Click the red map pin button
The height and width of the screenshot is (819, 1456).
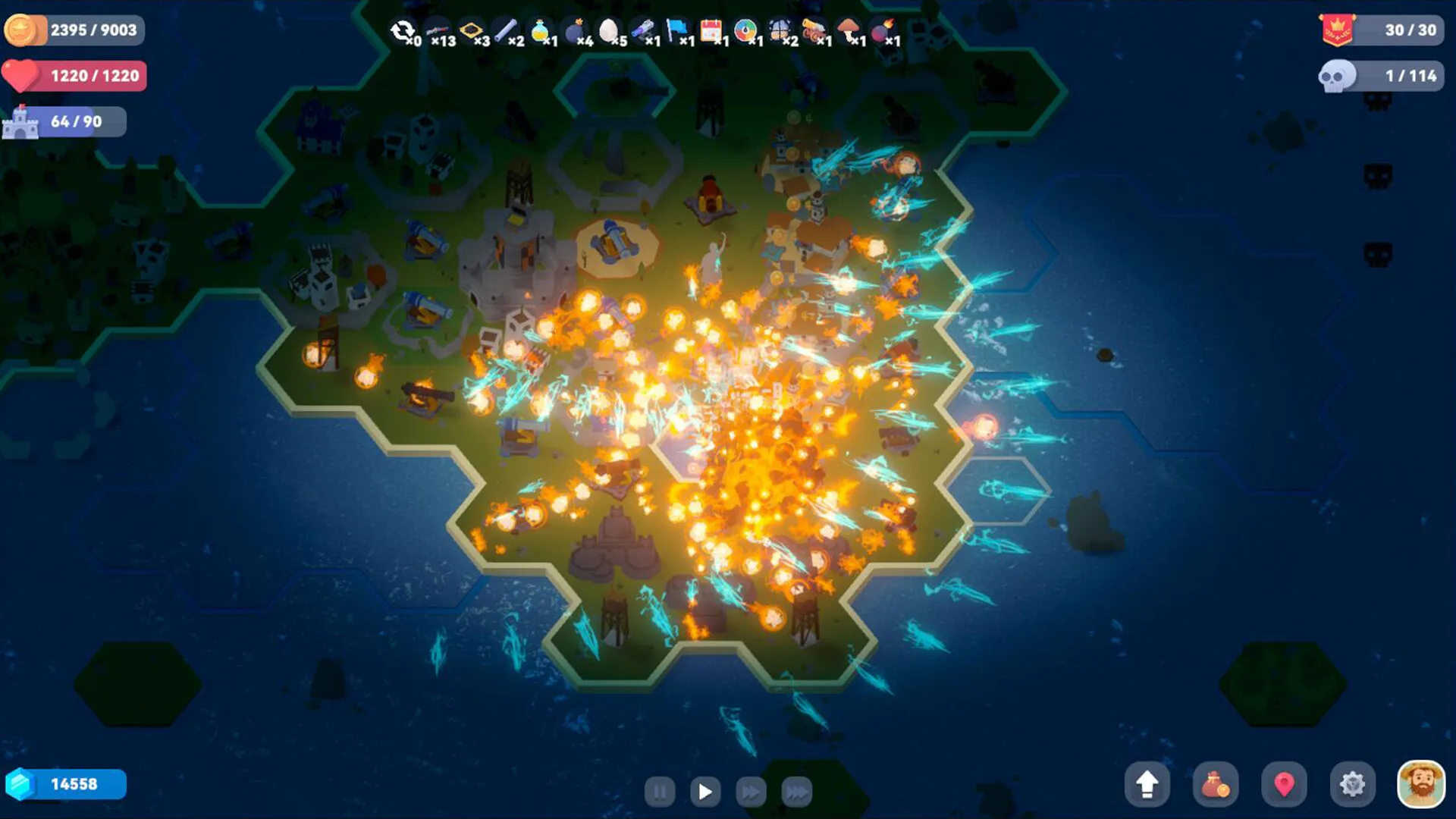point(1284,784)
